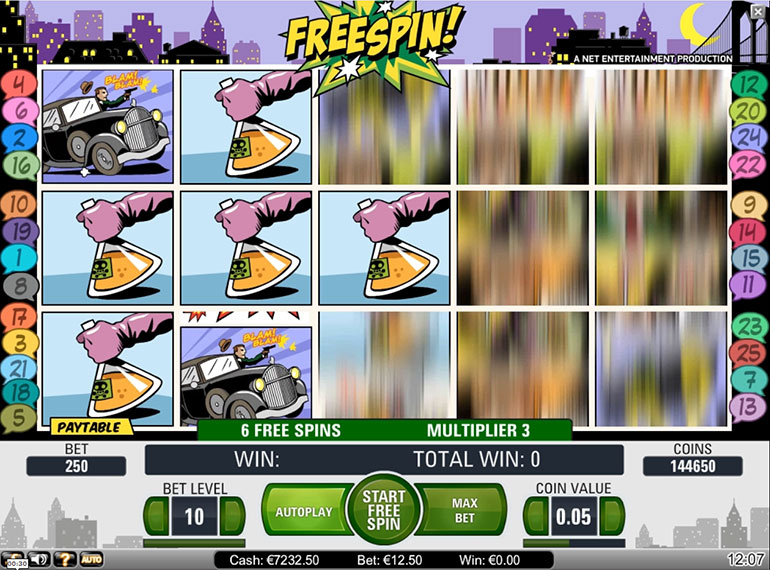Choose payline number 16 bubble
770x570 pixels.
tap(19, 165)
